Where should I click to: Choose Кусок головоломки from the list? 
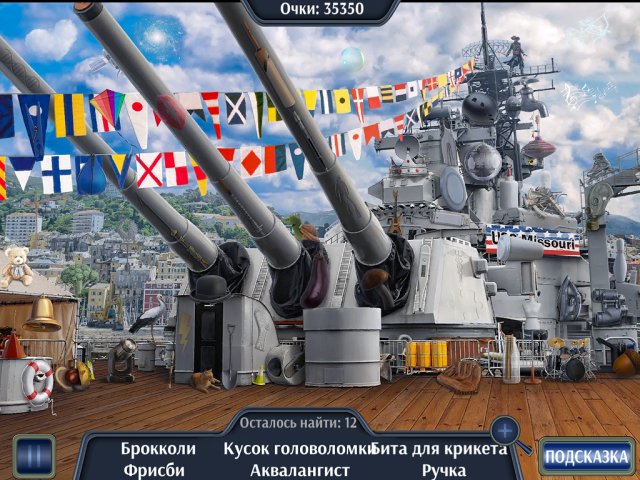[x=299, y=449]
